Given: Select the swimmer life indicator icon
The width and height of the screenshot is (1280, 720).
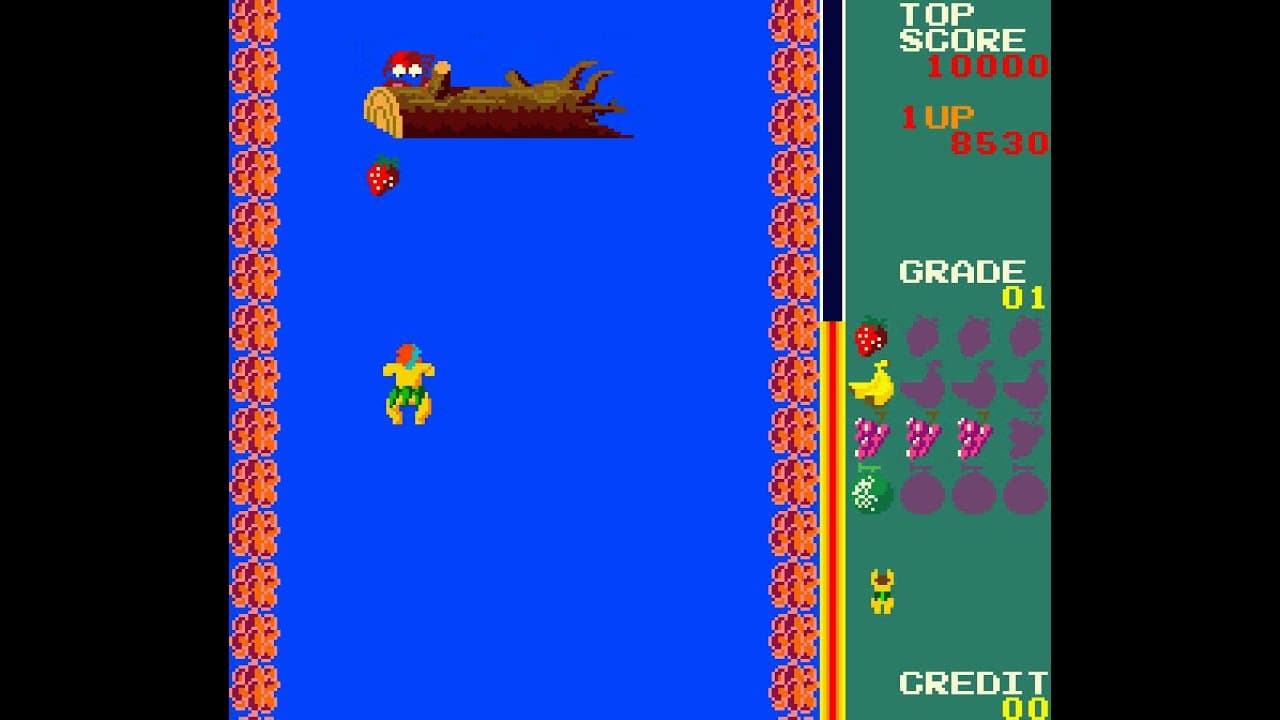Looking at the screenshot, I should pos(880,588).
